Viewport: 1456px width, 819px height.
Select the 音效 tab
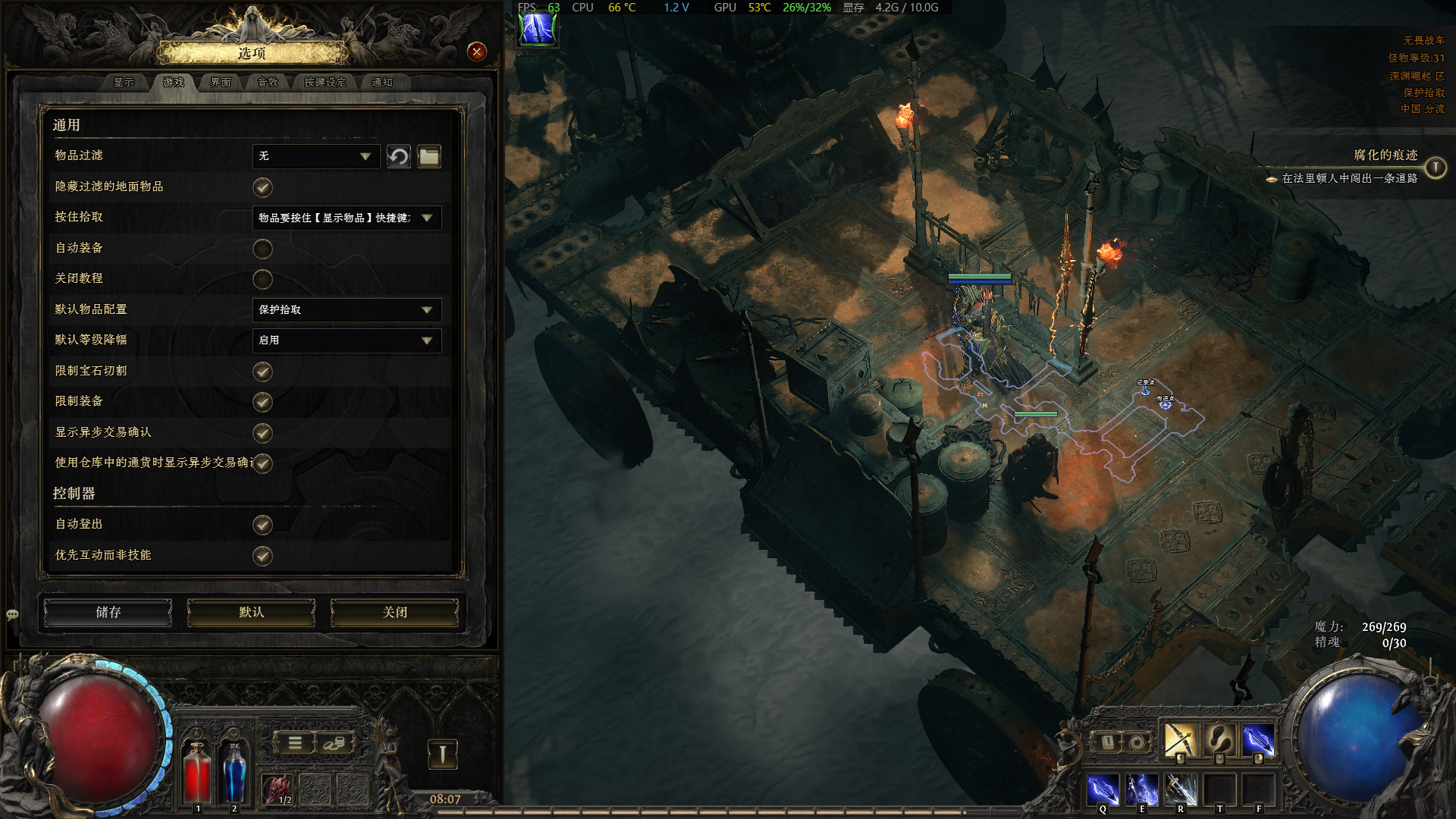(x=268, y=82)
